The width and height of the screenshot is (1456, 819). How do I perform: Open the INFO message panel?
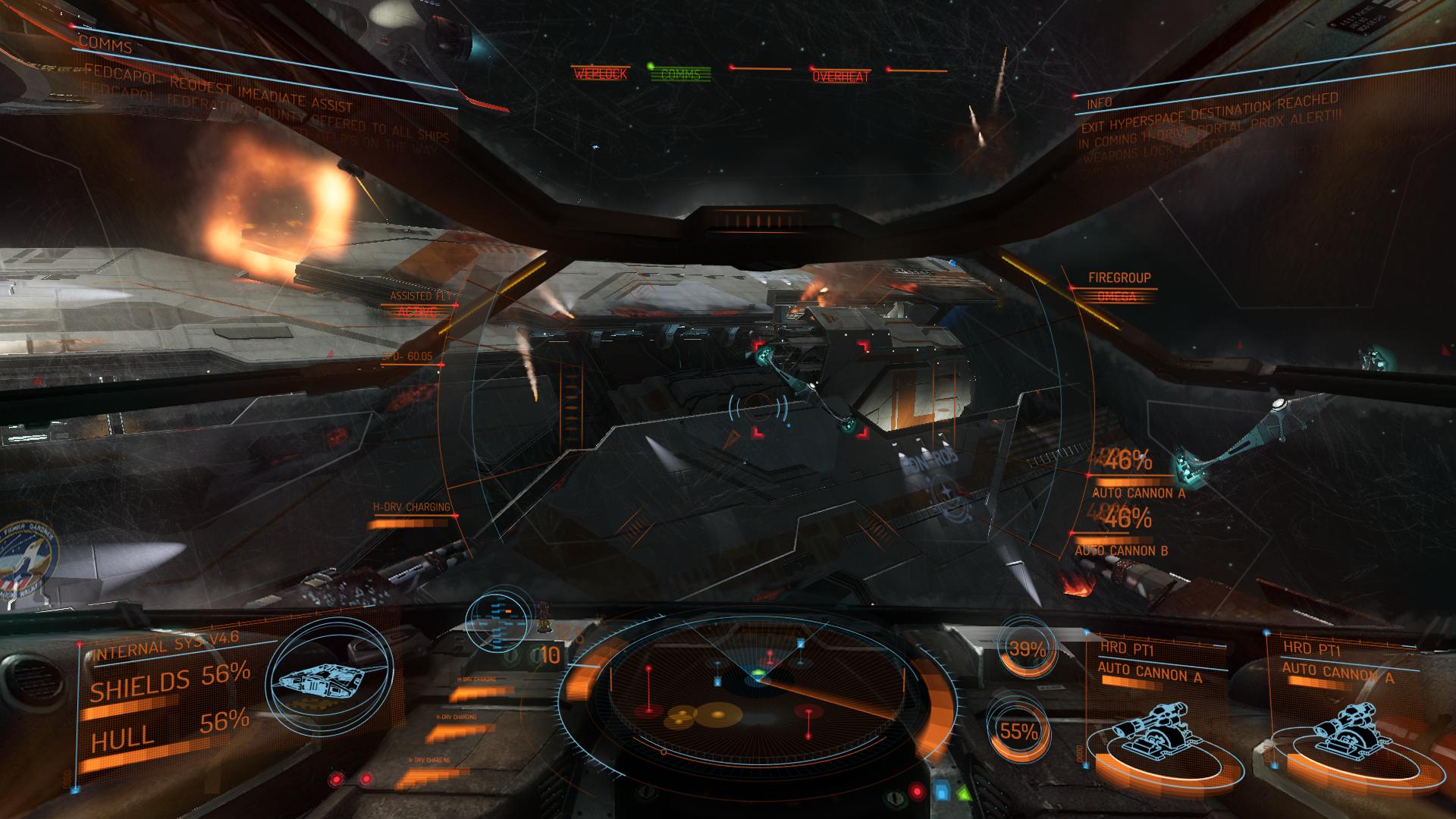pos(1100,103)
